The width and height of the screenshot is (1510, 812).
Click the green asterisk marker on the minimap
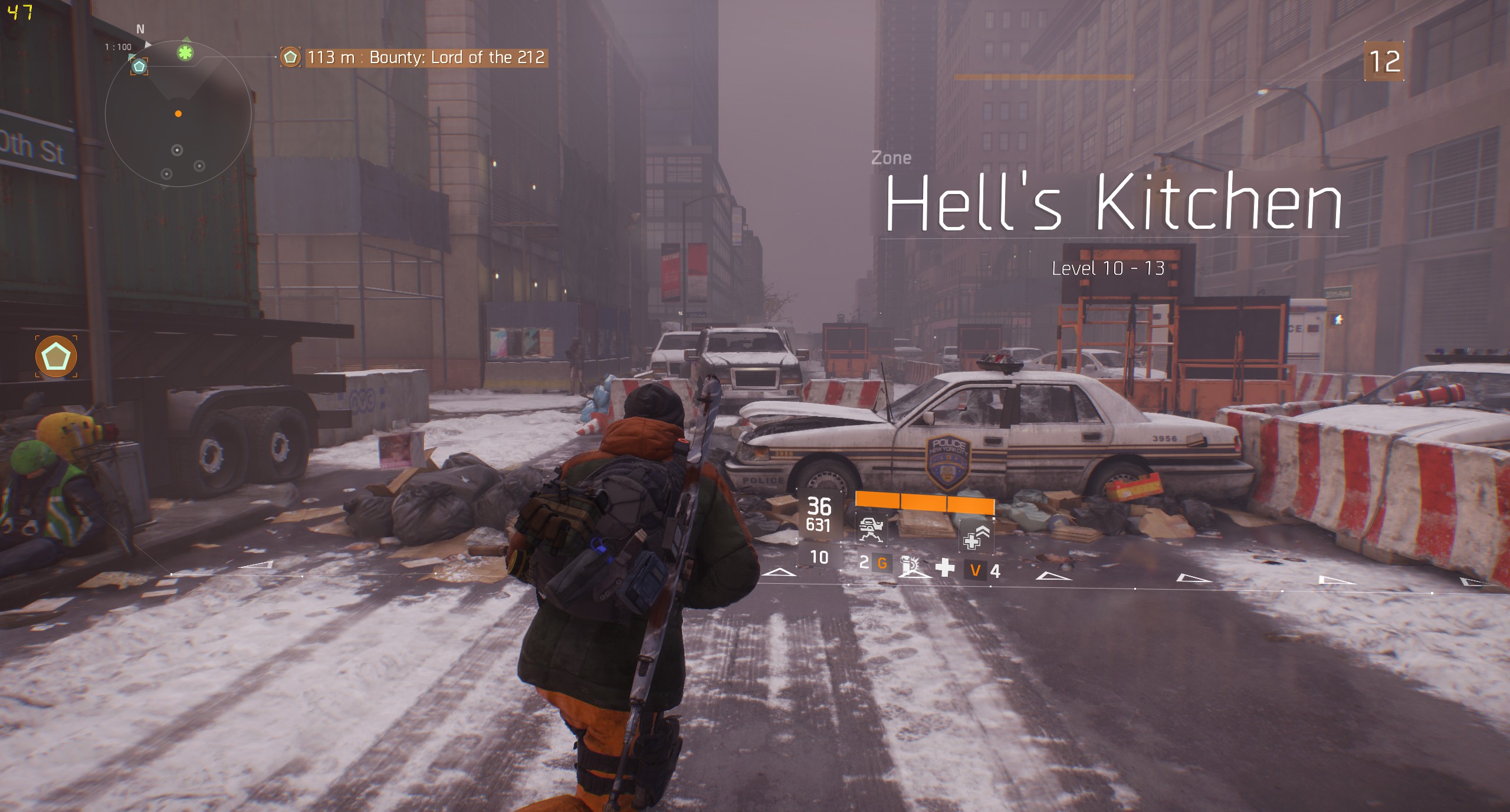pos(185,53)
